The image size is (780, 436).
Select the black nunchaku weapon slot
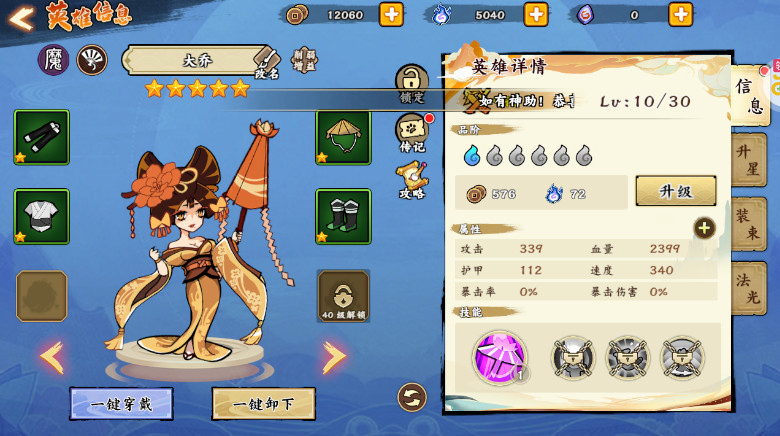(x=42, y=137)
